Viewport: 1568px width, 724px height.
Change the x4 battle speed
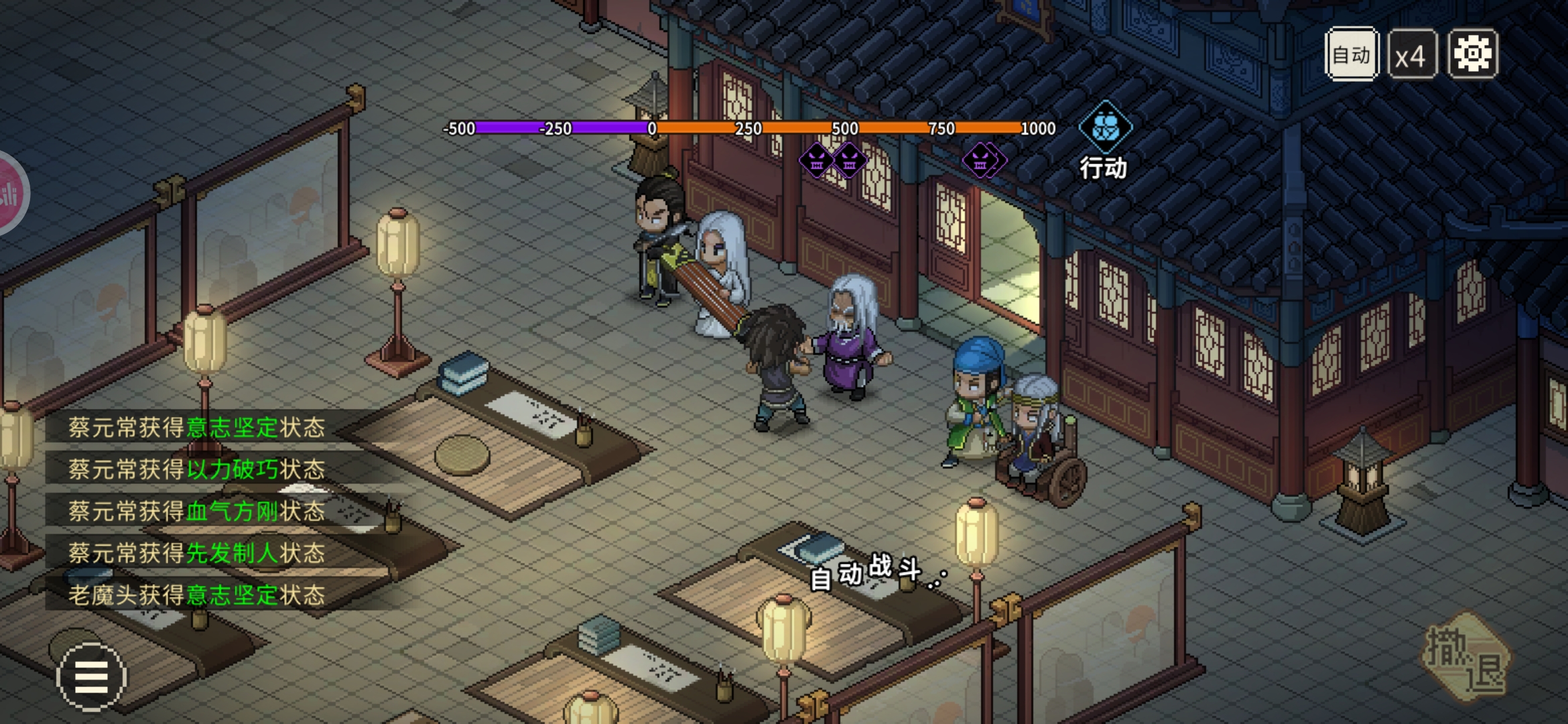pos(1411,55)
